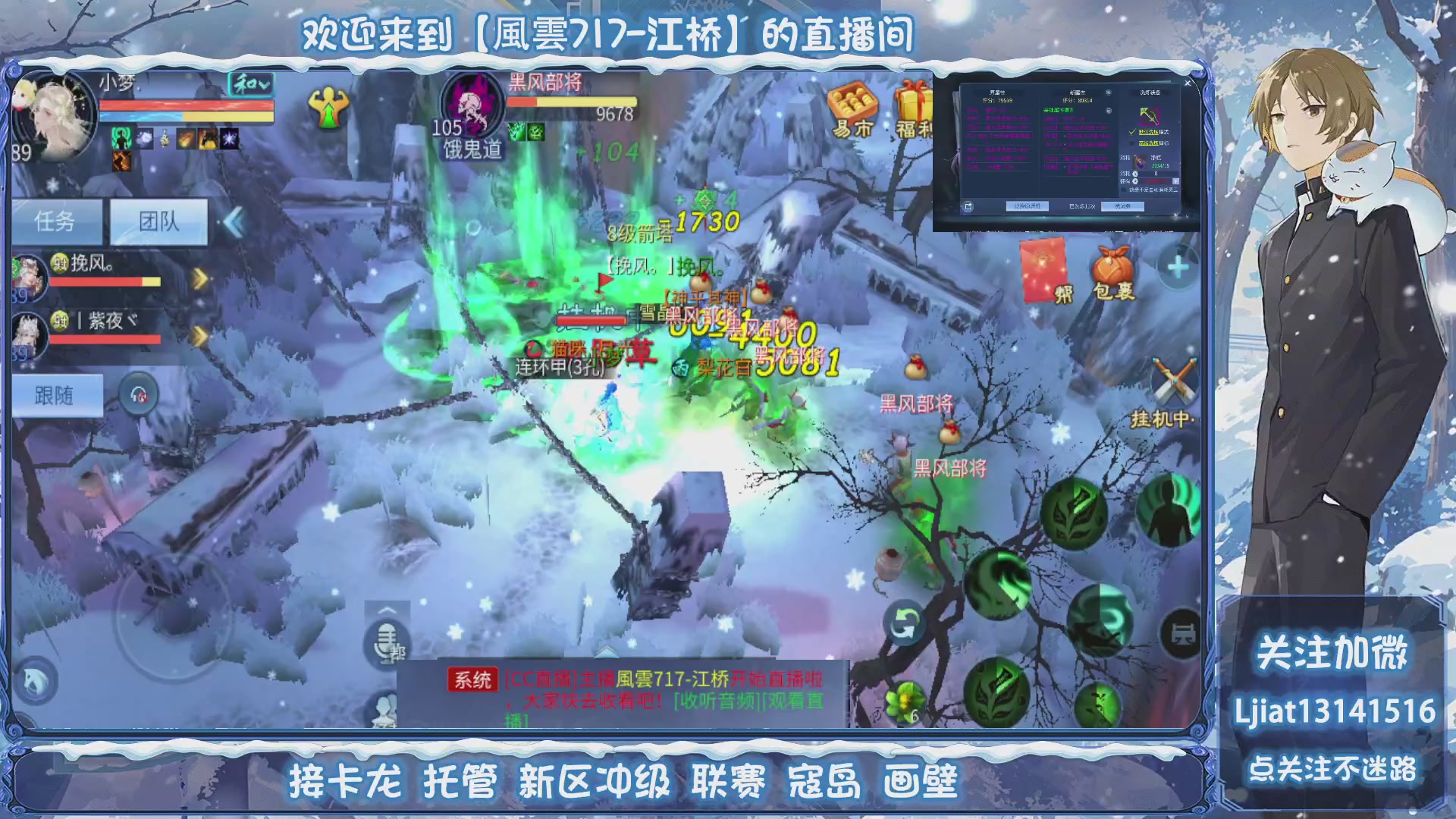The width and height of the screenshot is (1456, 819).
Task: Enable the 高级洗炼目标 option
Action: coord(1131,143)
